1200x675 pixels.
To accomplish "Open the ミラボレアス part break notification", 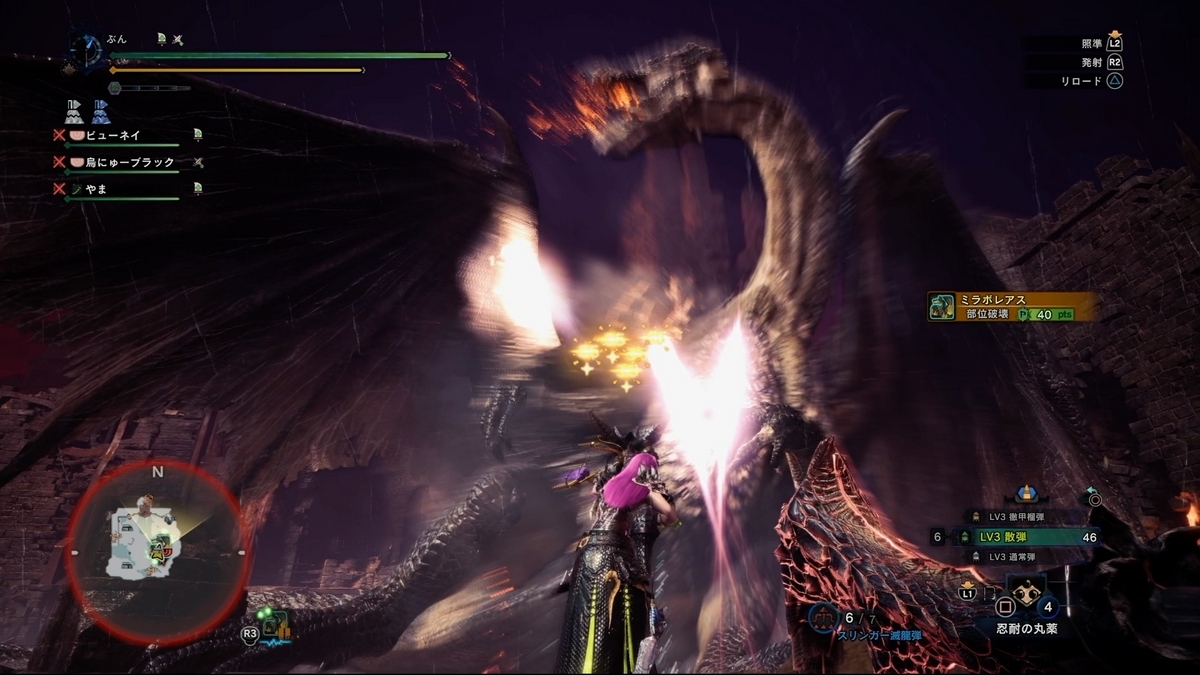I will [1010, 306].
